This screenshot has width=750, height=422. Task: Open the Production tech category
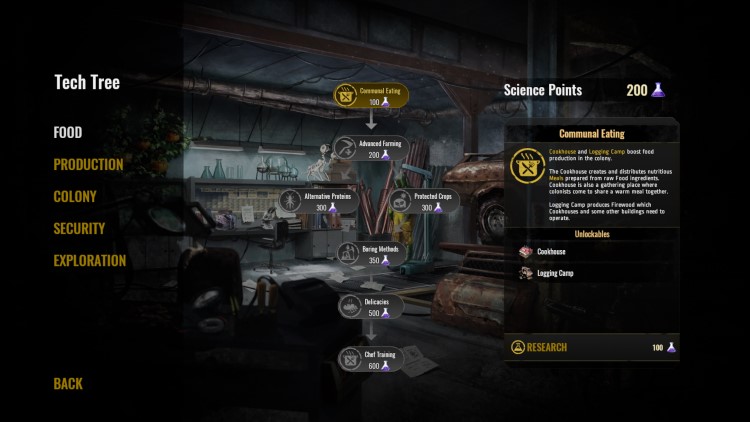point(88,165)
